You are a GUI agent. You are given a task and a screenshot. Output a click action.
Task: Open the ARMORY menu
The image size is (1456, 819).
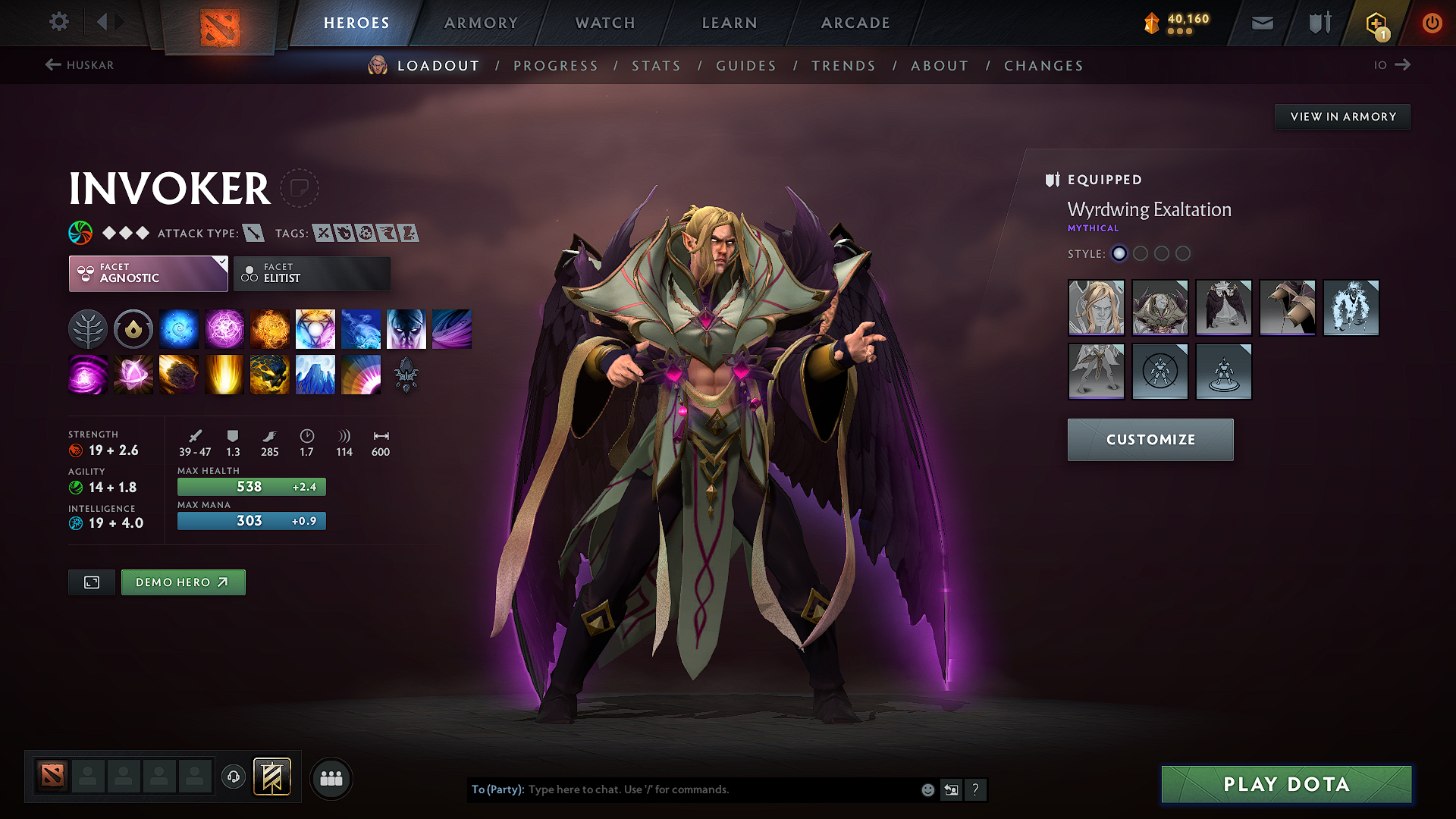(x=481, y=23)
